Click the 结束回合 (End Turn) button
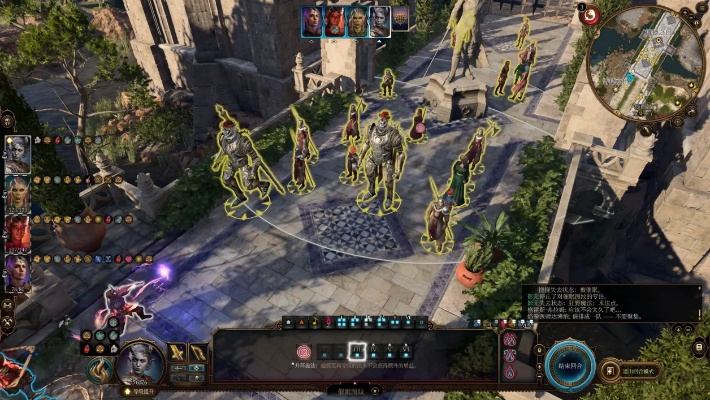710x400 pixels. pyautogui.click(x=571, y=364)
